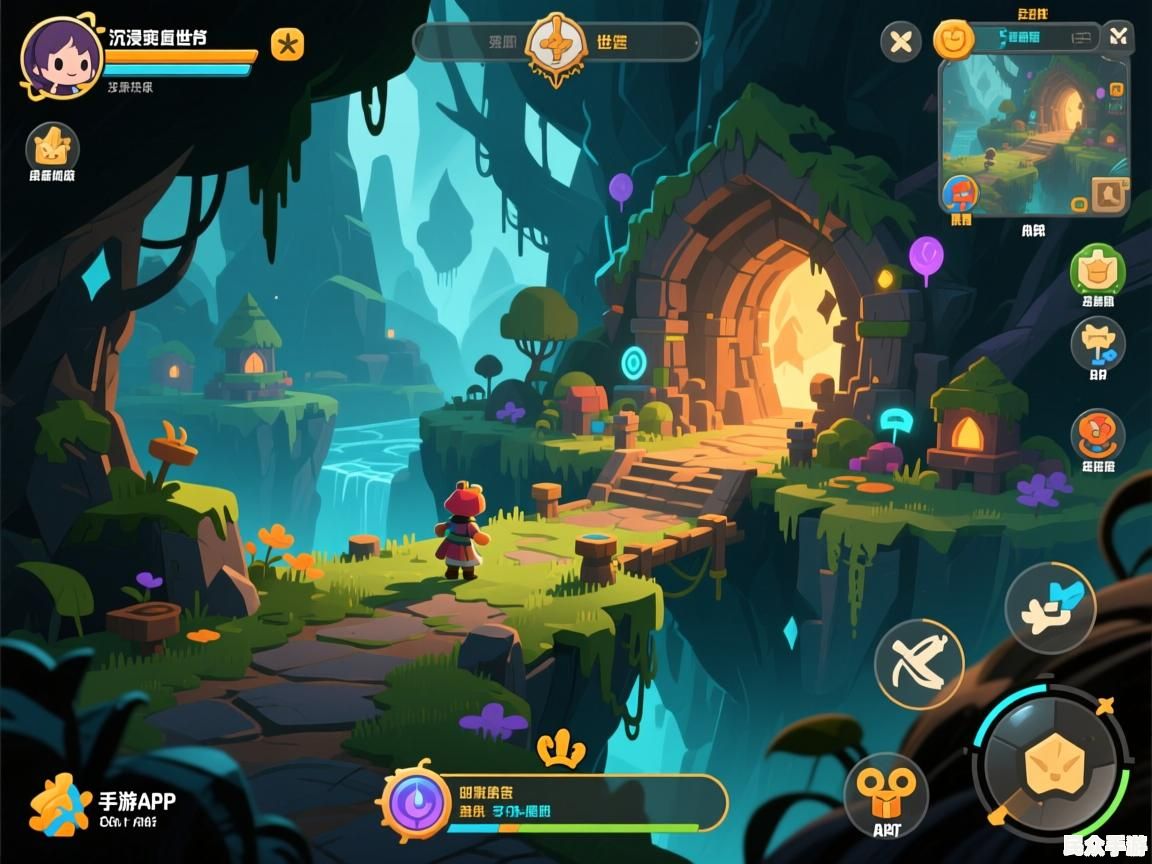Toggle the crossed-arrows button at the top-right corner
Image resolution: width=1152 pixels, height=864 pixels.
click(x=1118, y=38)
